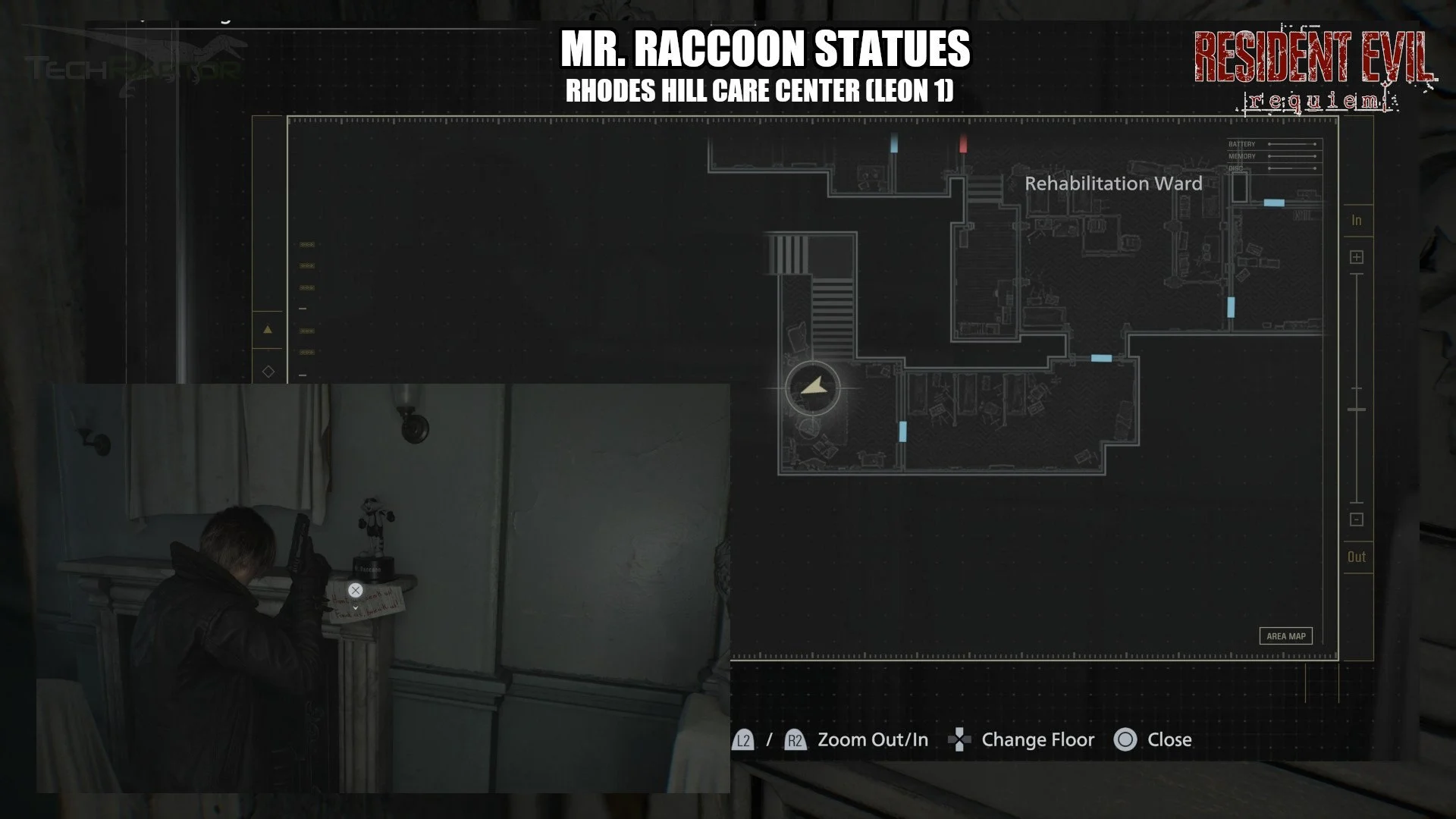This screenshot has width=1456, height=819.
Task: Click the player position arrow marker
Action: tap(813, 388)
